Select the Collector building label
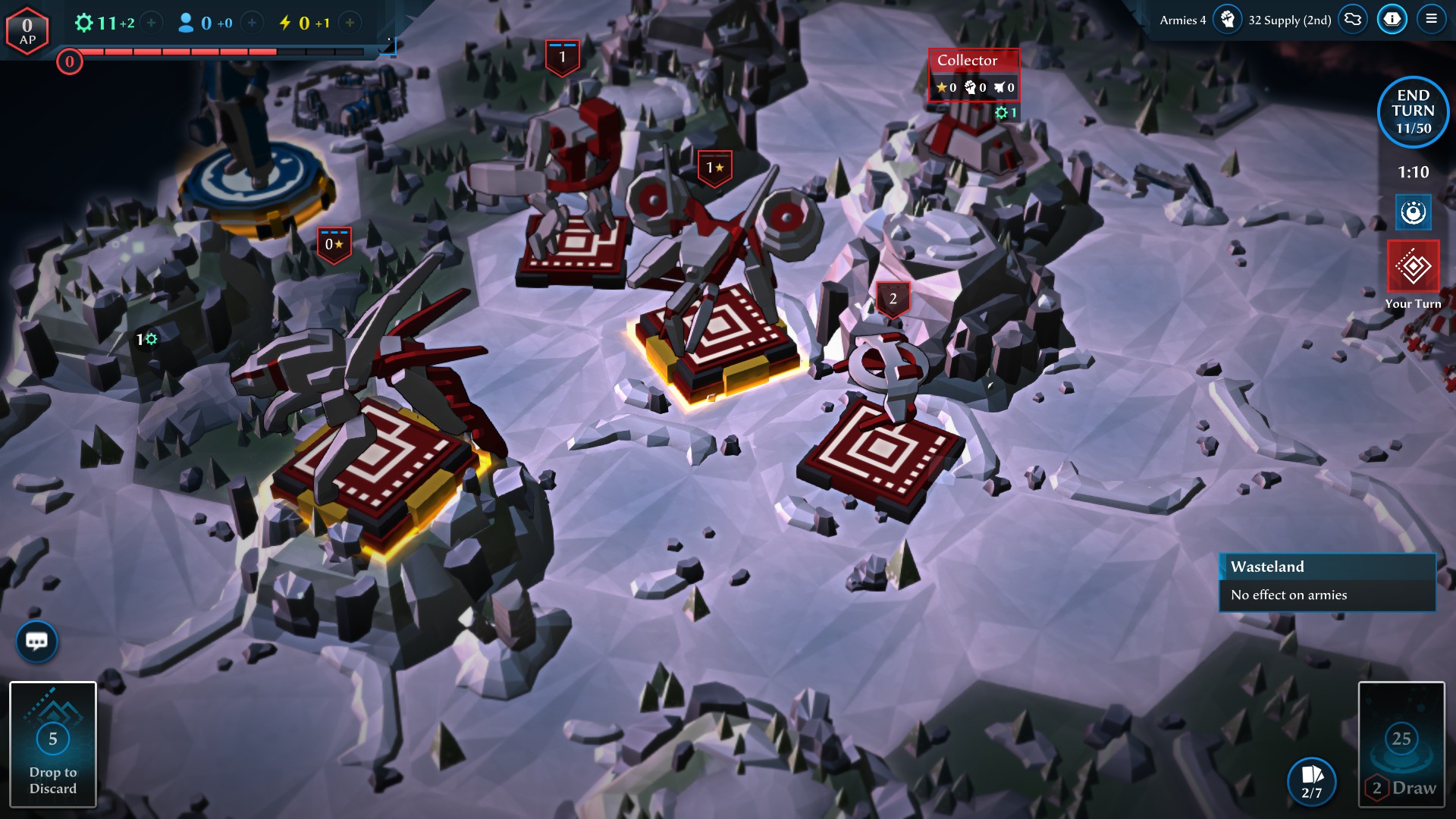The height and width of the screenshot is (819, 1456). (x=968, y=60)
